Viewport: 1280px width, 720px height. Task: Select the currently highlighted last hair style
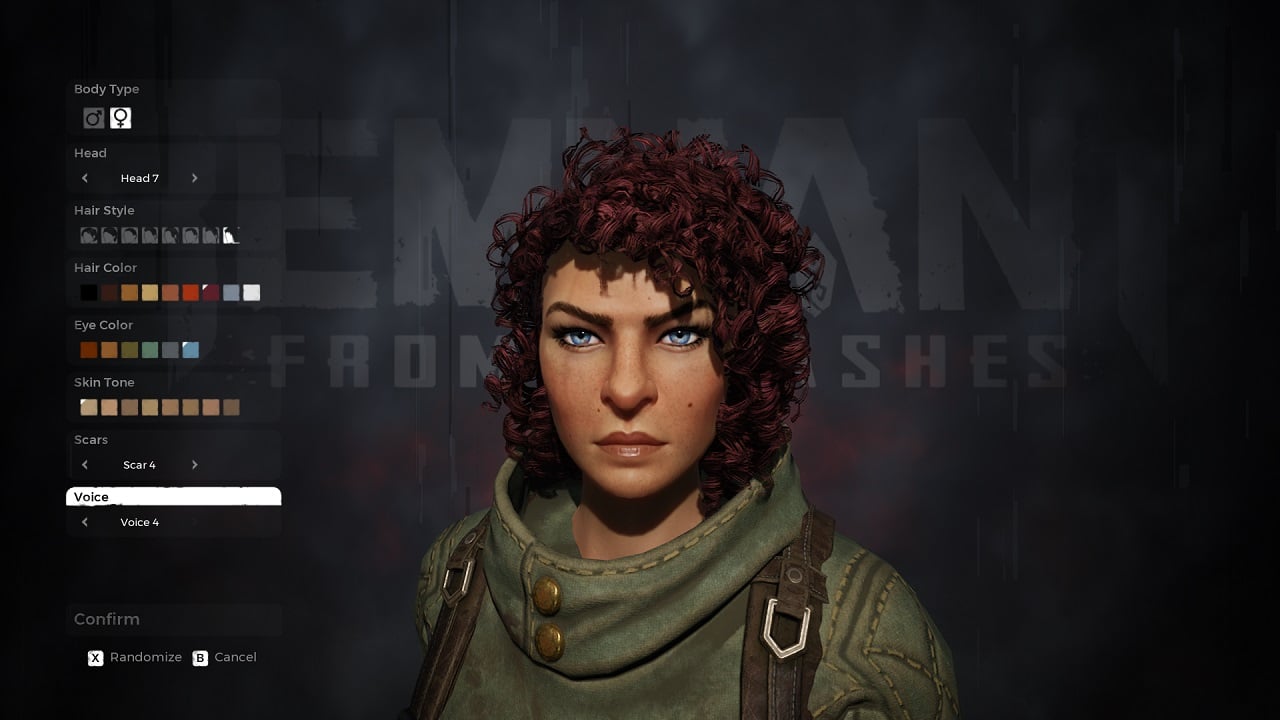click(x=231, y=234)
